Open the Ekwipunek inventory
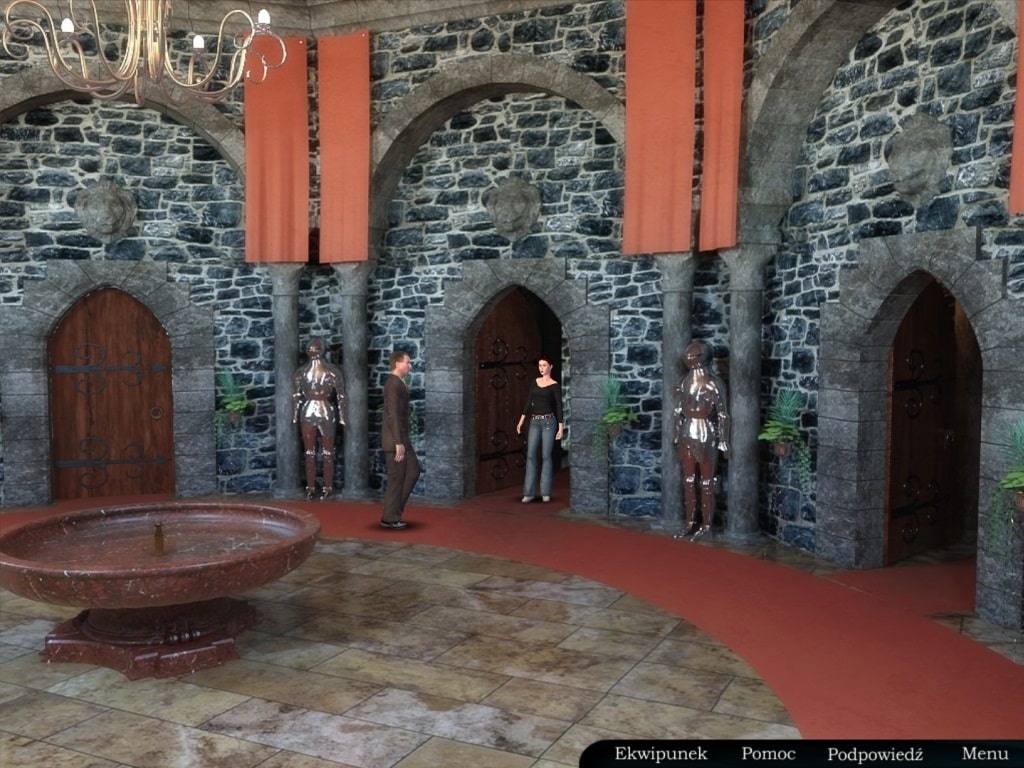Image resolution: width=1024 pixels, height=768 pixels. coord(660,754)
